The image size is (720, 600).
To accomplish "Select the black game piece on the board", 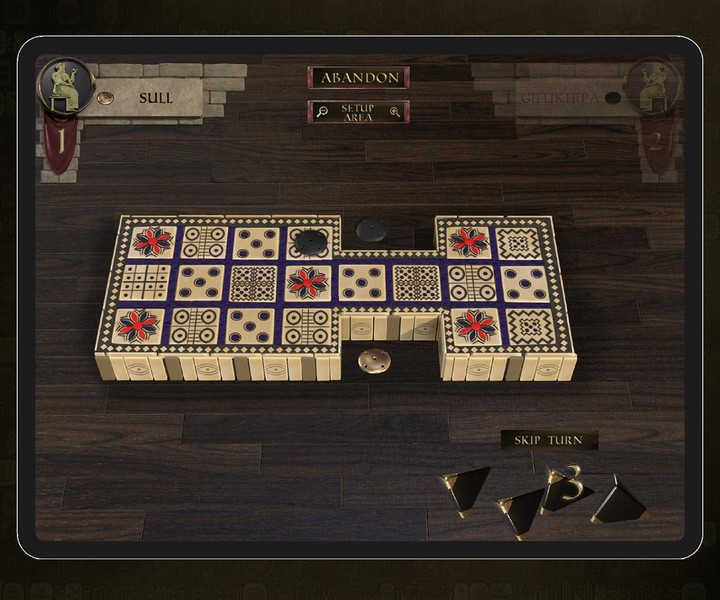I will pos(312,241).
